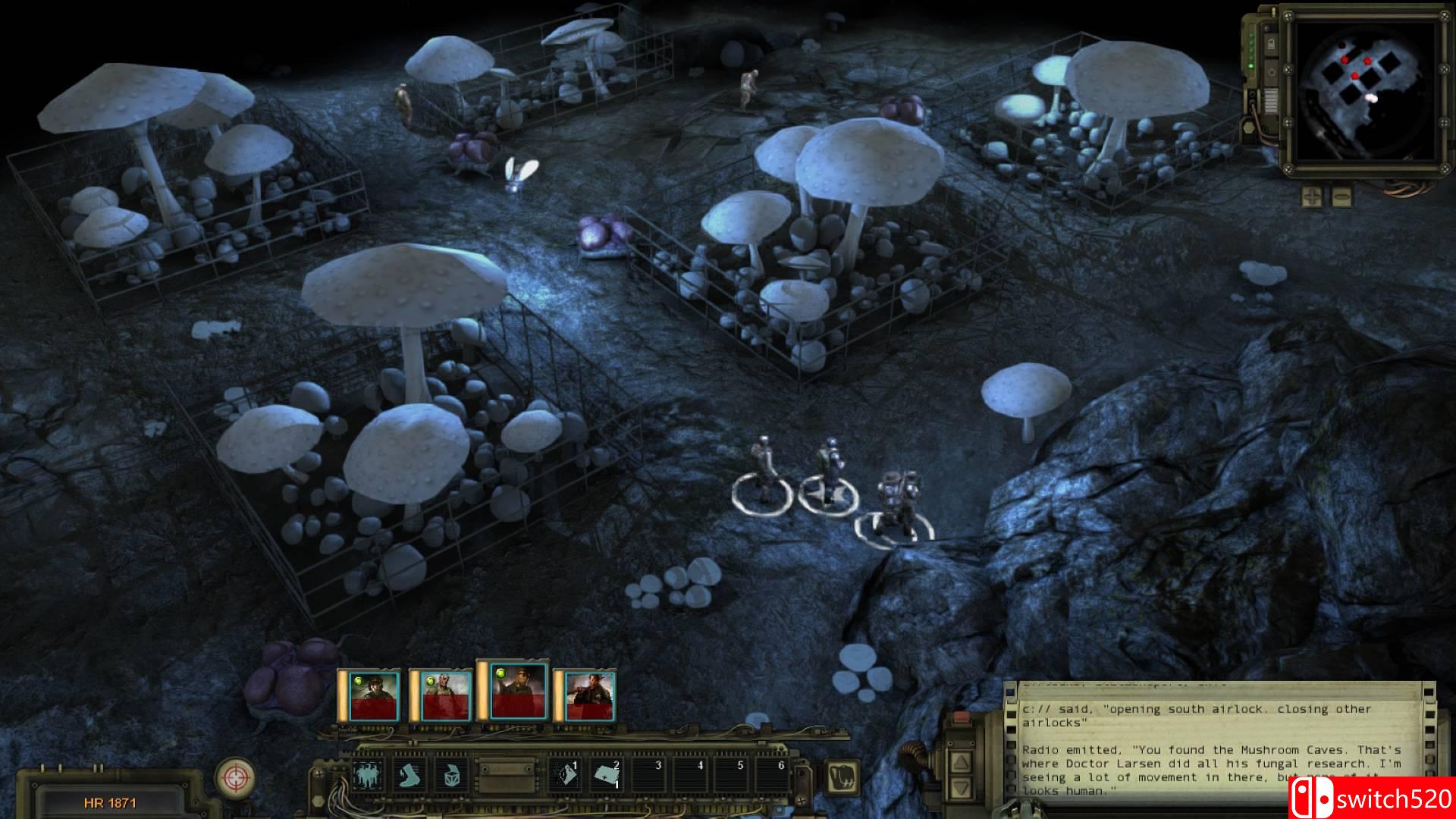This screenshot has height=819, width=1456.
Task: Use the medical item in hotbar slot 2
Action: pos(607,776)
